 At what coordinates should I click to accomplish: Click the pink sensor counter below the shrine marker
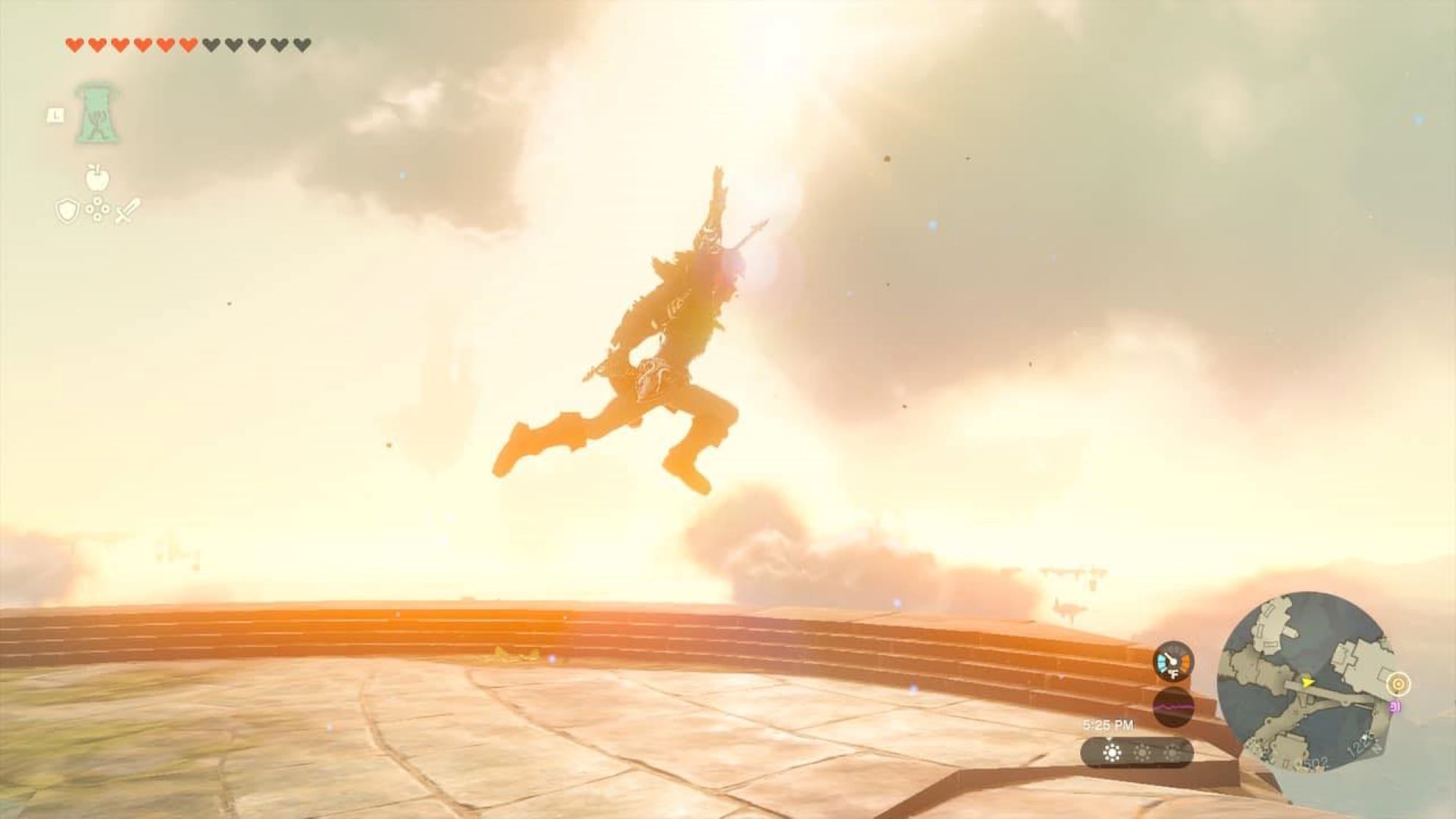[1395, 706]
